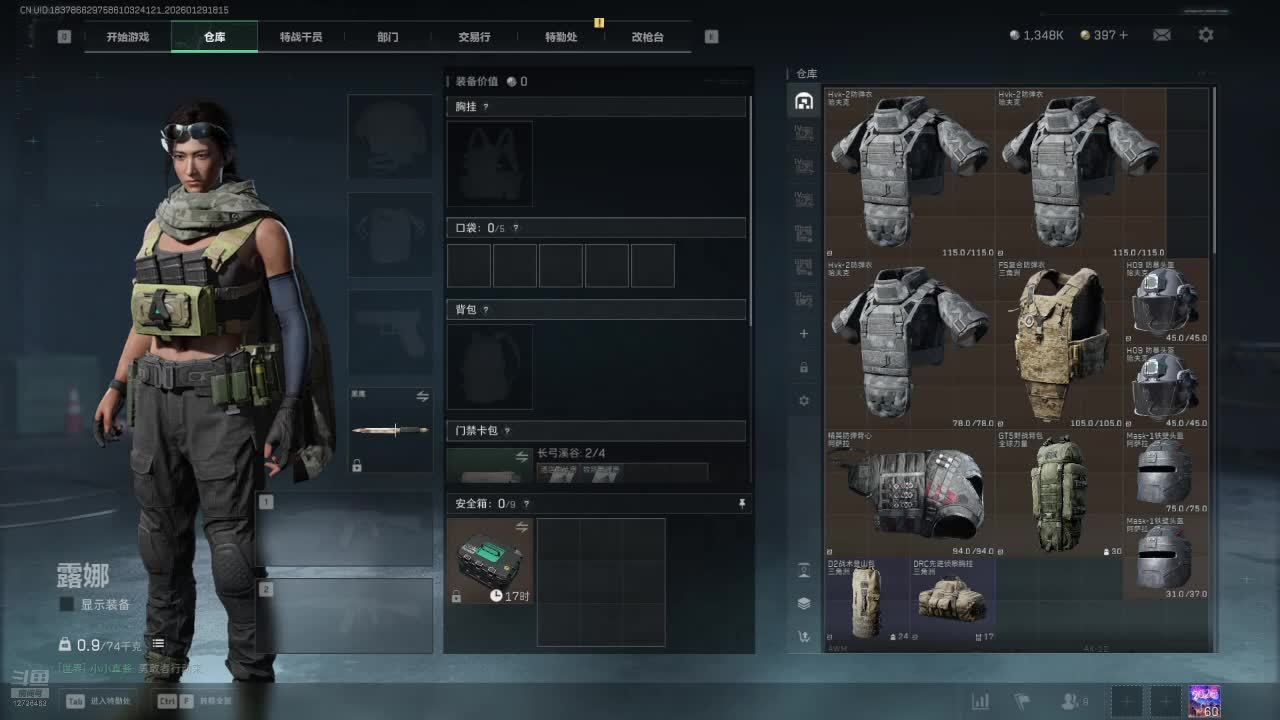Select the 部门 tab
The image size is (1280, 720).
click(x=388, y=37)
